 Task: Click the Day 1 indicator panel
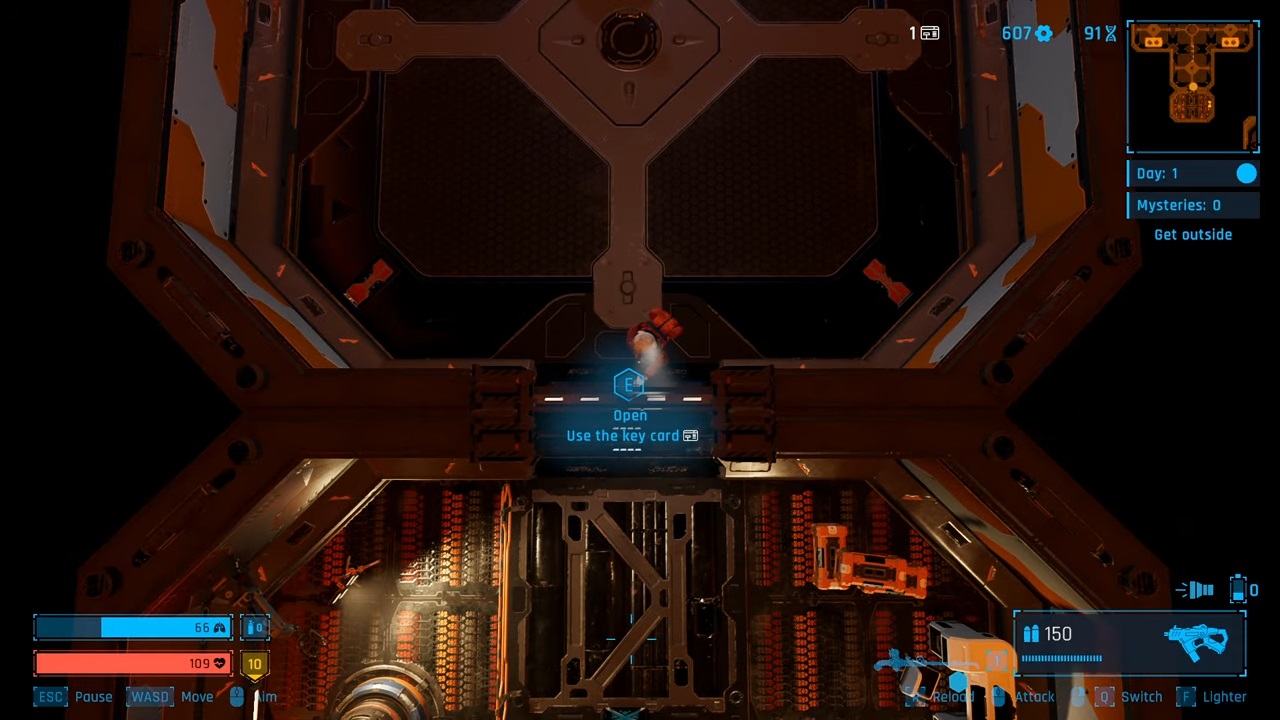[1192, 174]
